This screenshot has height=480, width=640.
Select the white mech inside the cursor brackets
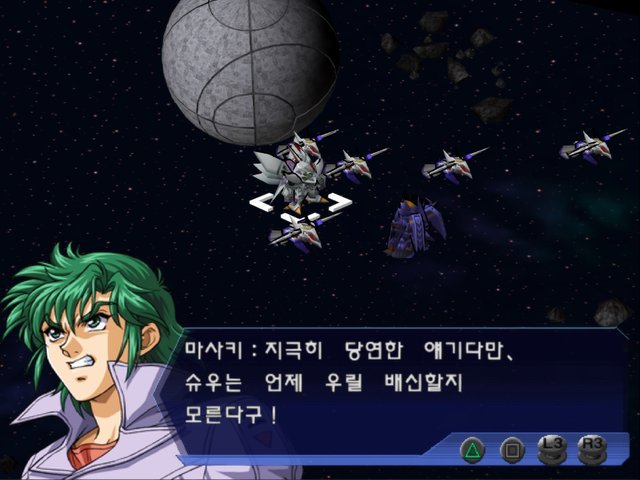click(297, 180)
